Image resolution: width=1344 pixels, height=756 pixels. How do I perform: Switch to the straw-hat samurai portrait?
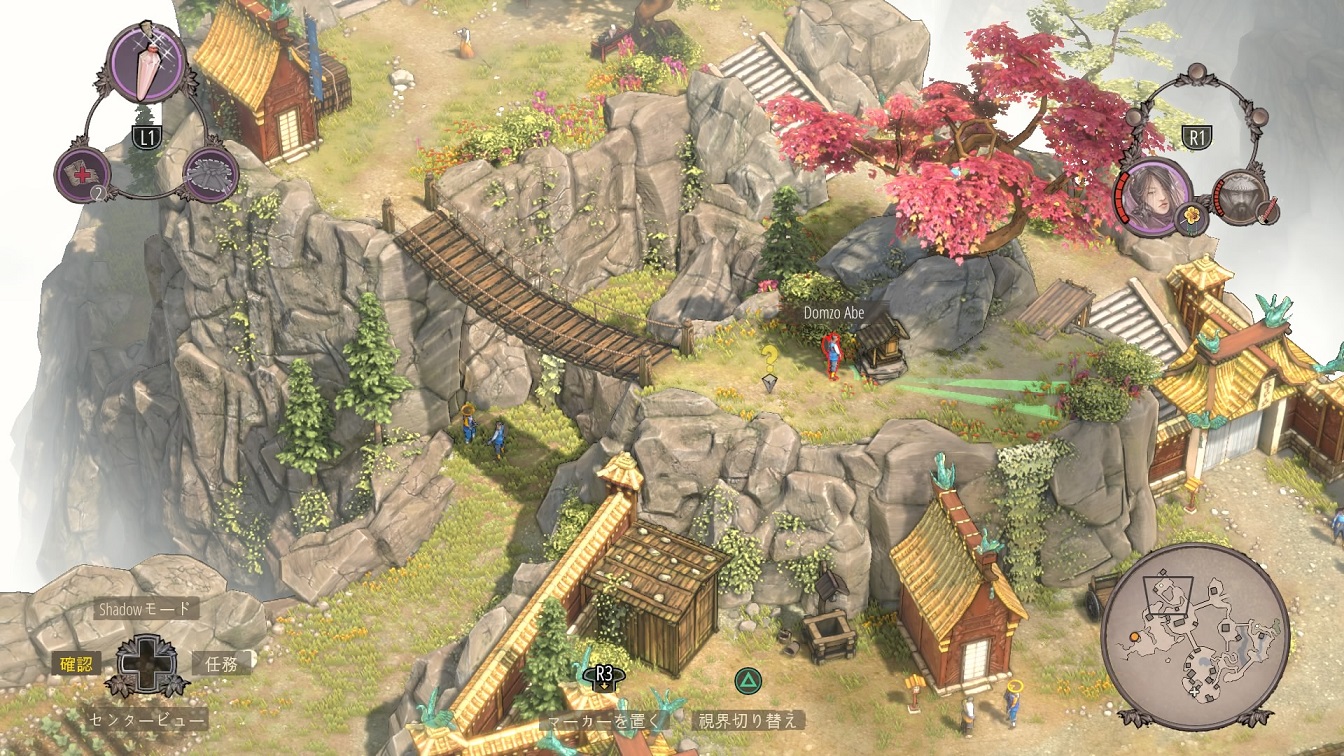click(x=1240, y=196)
